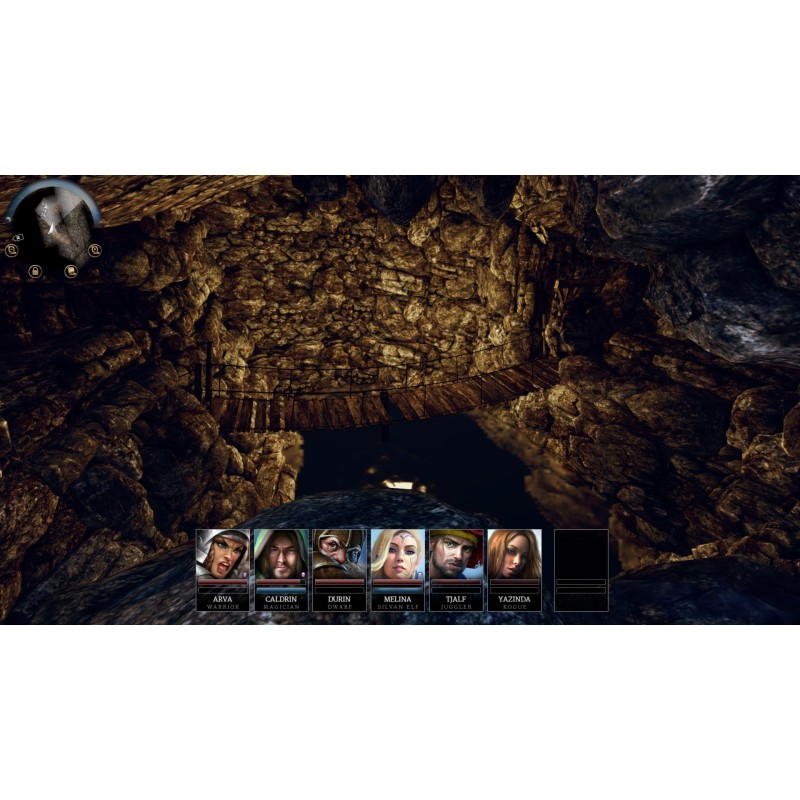Viewport: 800px width, 800px height.
Task: Select Arva the Warrior portrait
Action: coord(223,553)
